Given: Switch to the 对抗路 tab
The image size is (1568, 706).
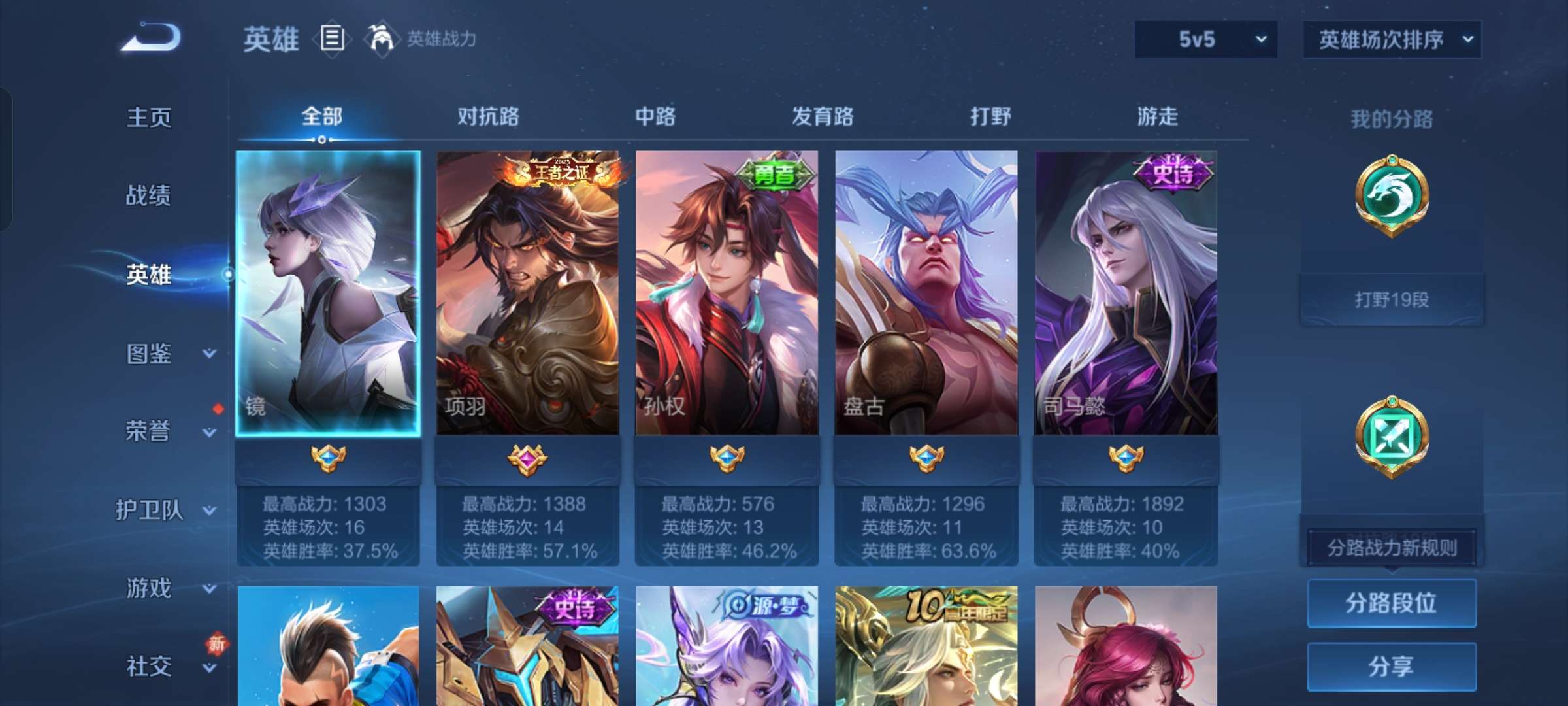Looking at the screenshot, I should point(487,118).
